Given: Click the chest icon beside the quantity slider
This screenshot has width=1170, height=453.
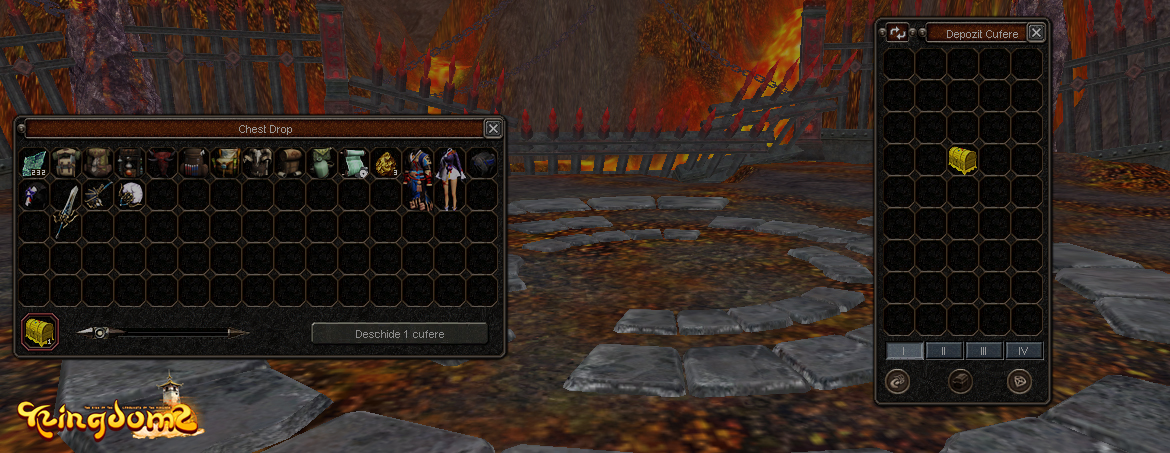Looking at the screenshot, I should click(40, 331).
